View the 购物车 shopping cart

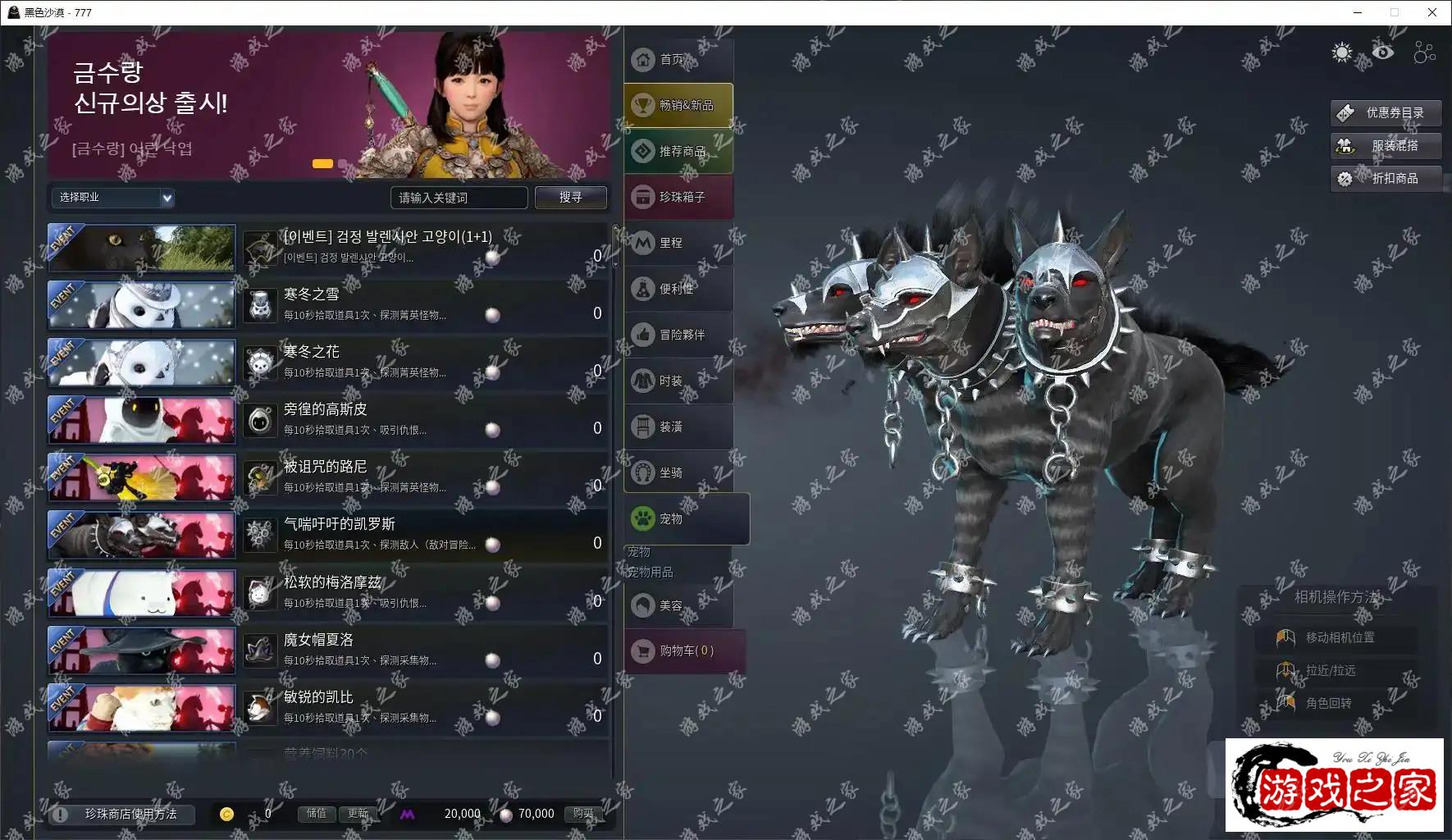685,651
